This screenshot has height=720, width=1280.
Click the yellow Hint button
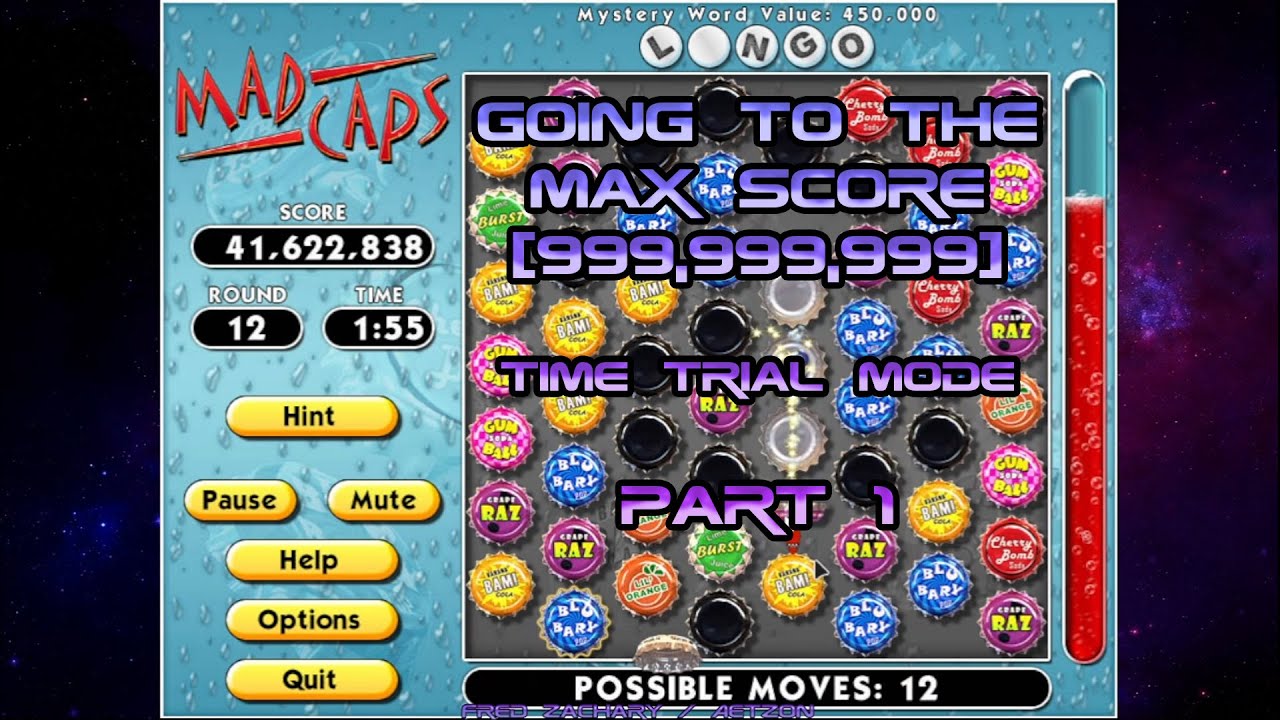click(311, 417)
